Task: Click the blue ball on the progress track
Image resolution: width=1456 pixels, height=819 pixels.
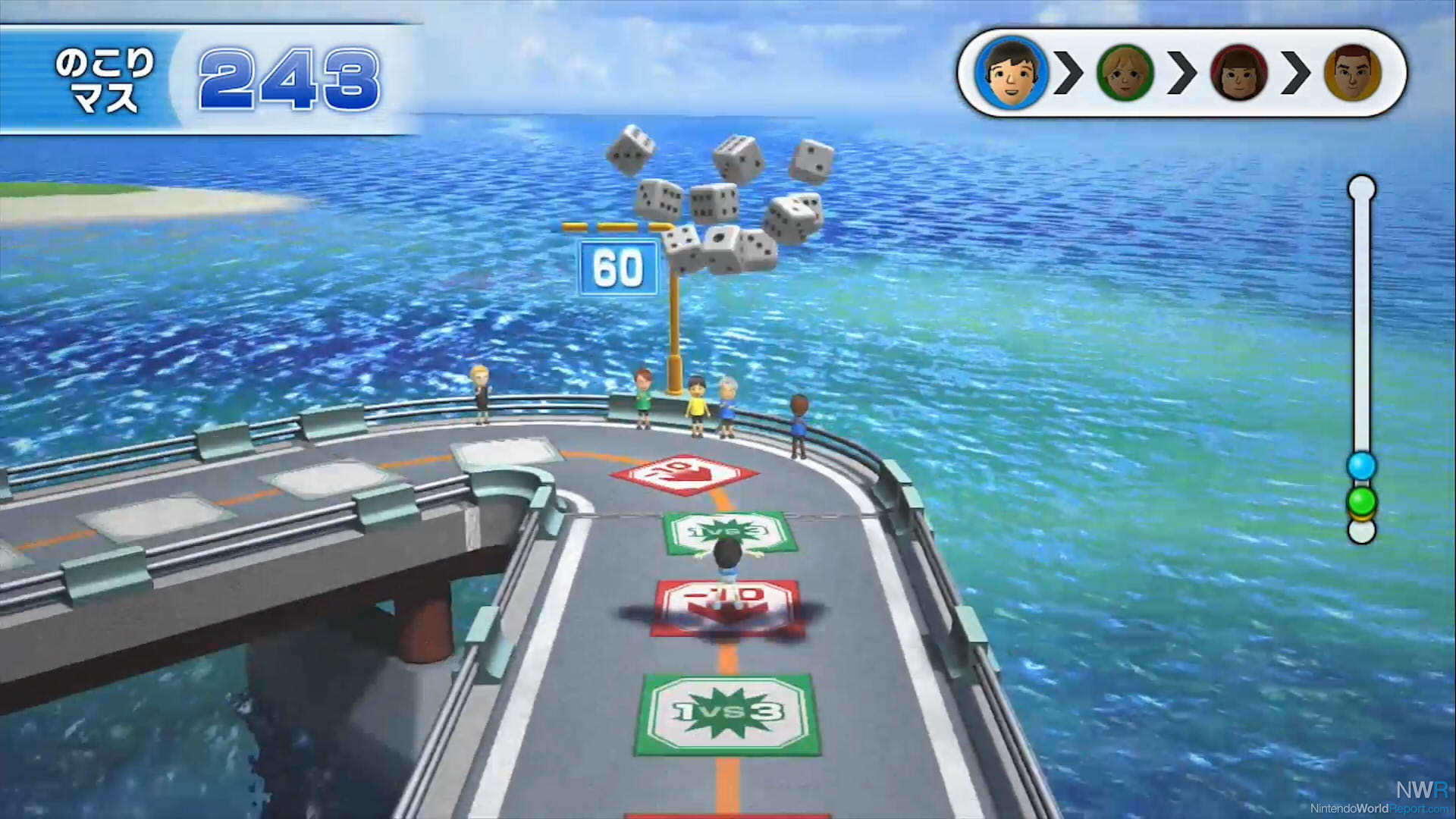Action: tap(1361, 466)
